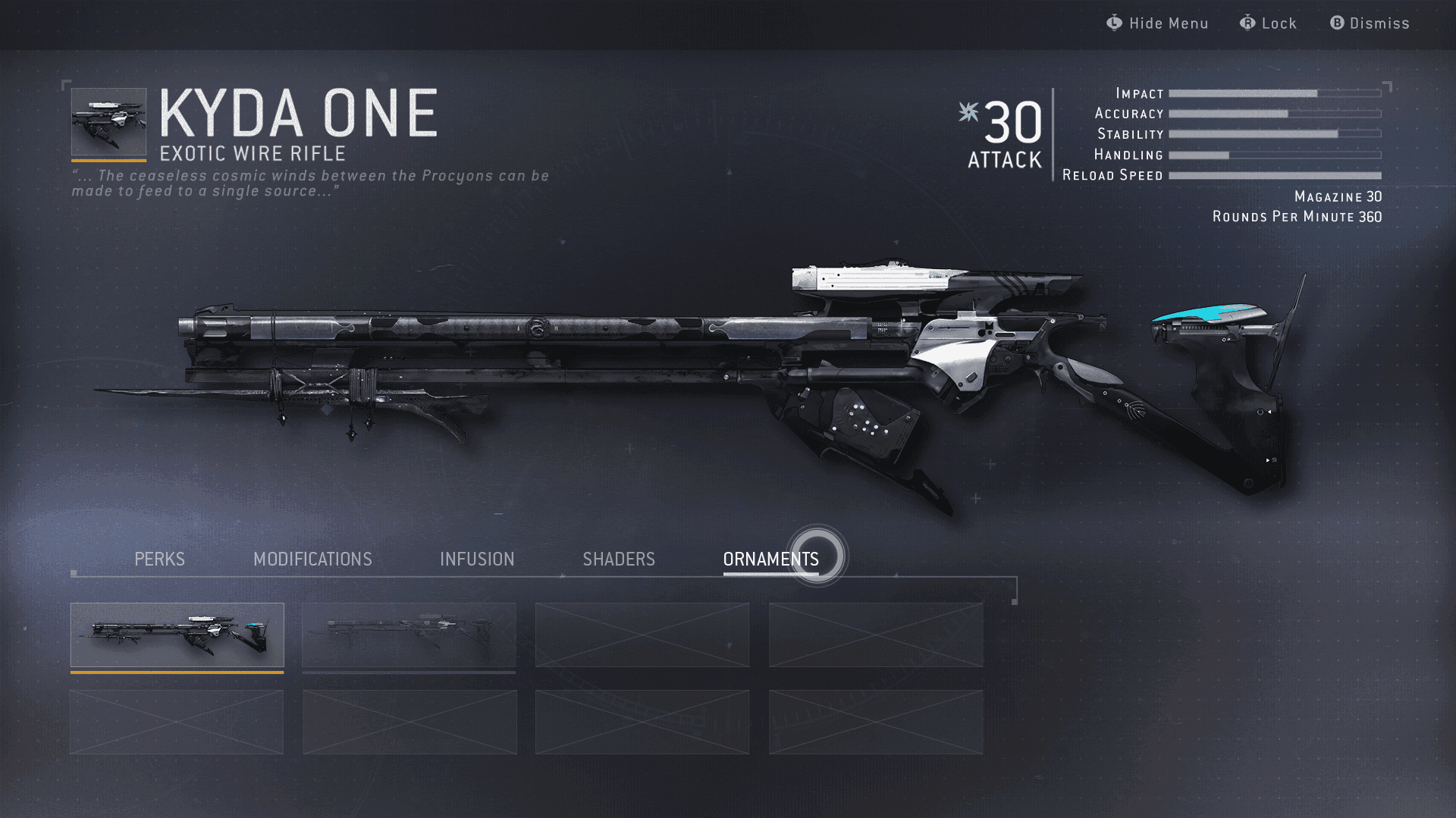This screenshot has height=818, width=1456.
Task: Hide the menu using Hide Menu
Action: click(1157, 24)
